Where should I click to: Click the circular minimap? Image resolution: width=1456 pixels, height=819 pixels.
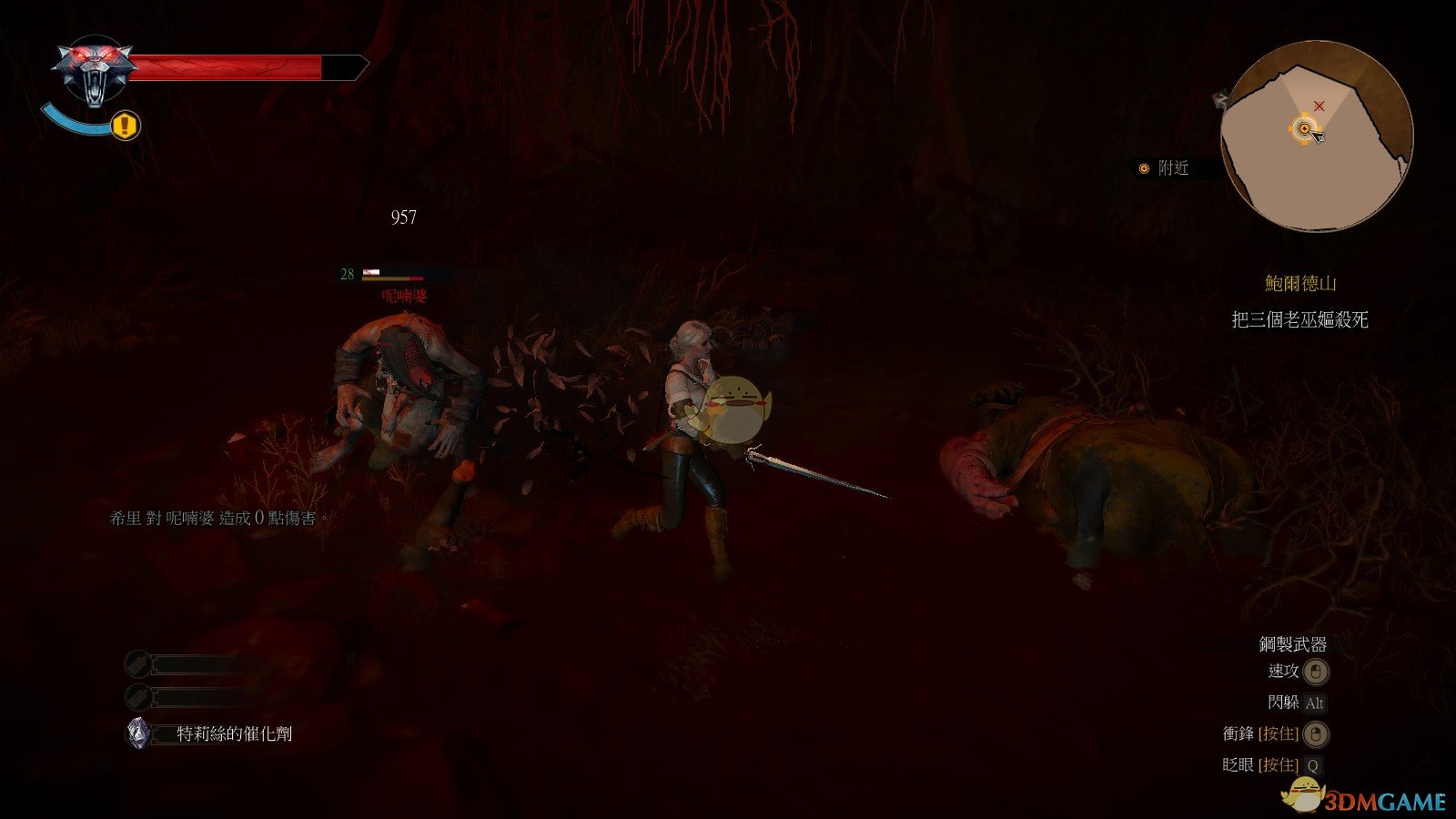[x=1316, y=136]
